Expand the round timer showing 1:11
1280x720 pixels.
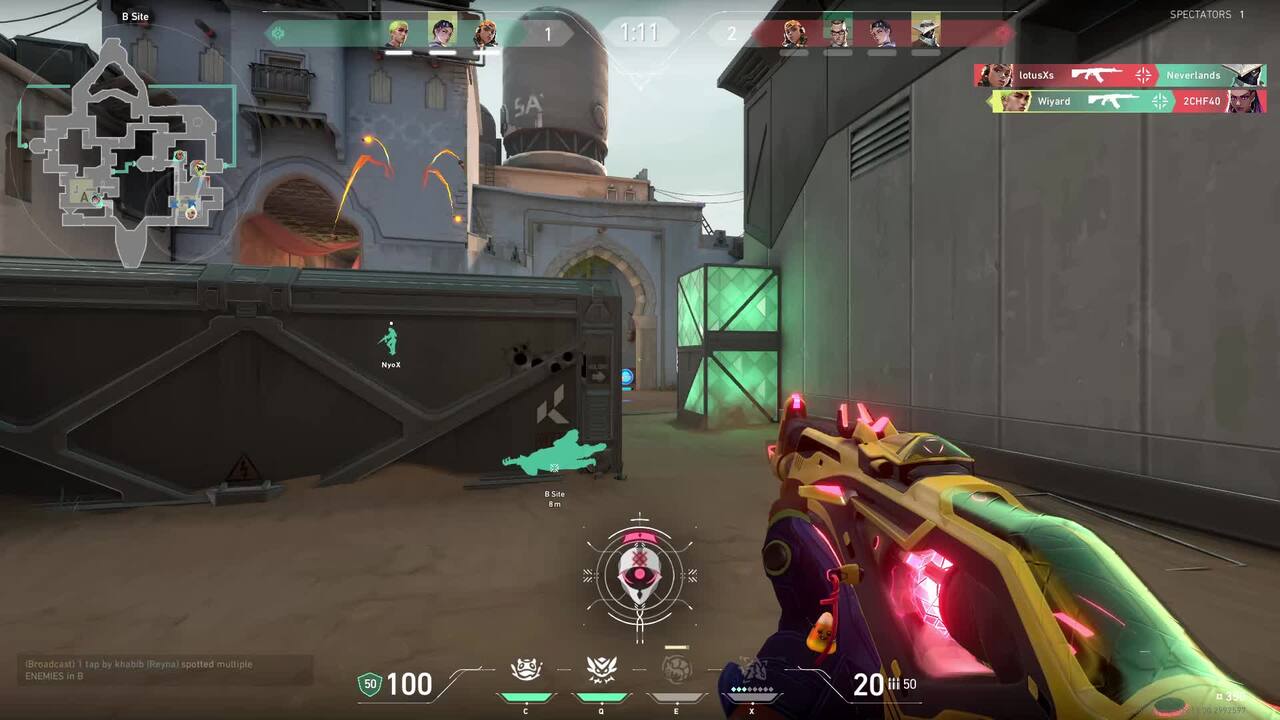(640, 31)
